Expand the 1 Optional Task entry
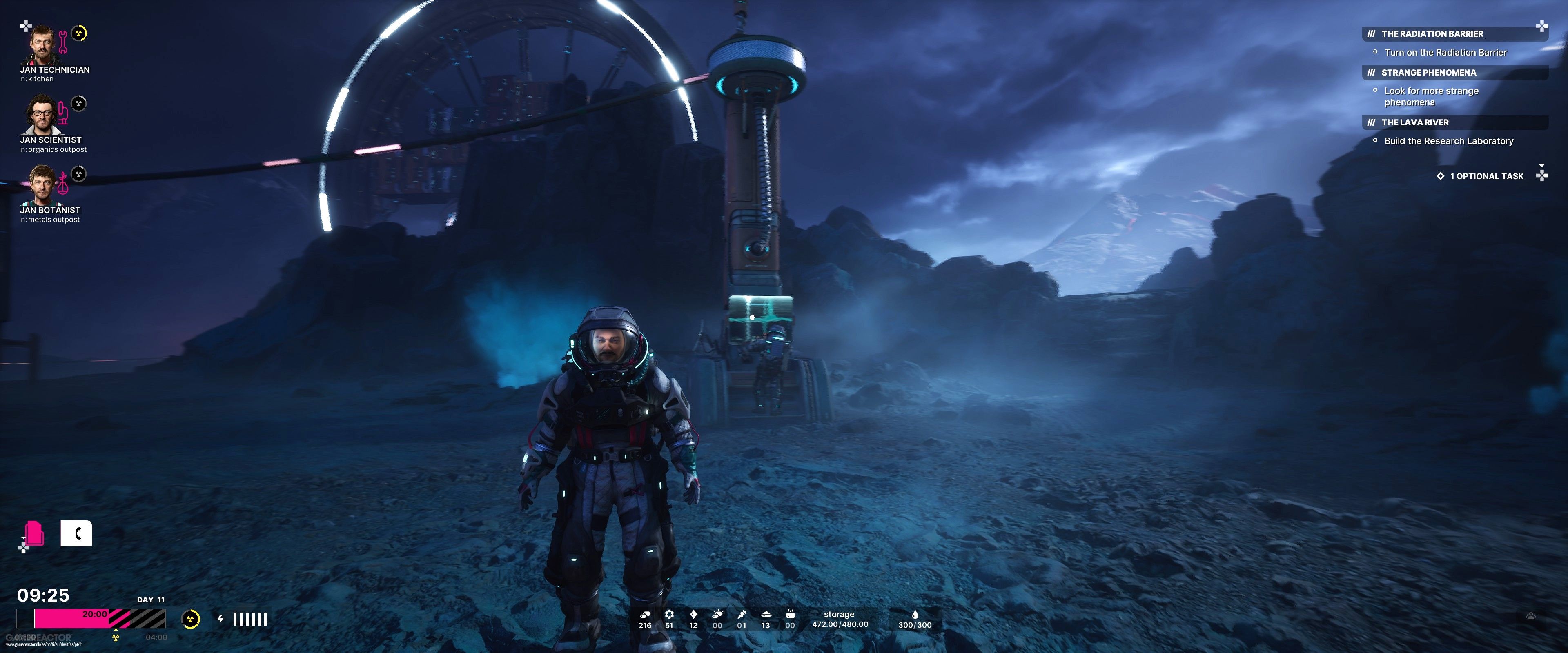Viewport: 1568px width, 653px height. (1486, 176)
